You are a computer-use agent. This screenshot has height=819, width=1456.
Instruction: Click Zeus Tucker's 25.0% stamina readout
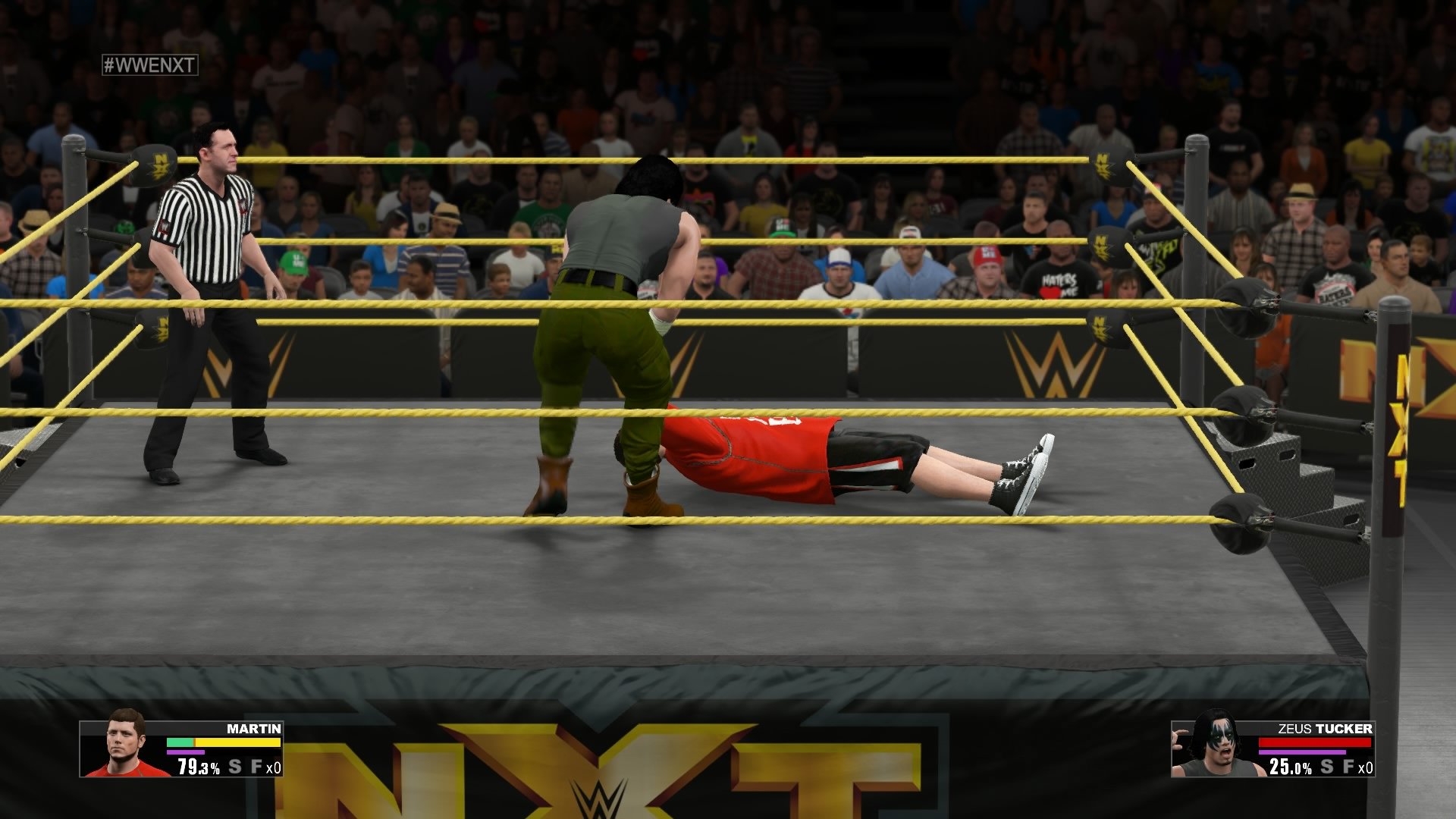(x=1291, y=767)
